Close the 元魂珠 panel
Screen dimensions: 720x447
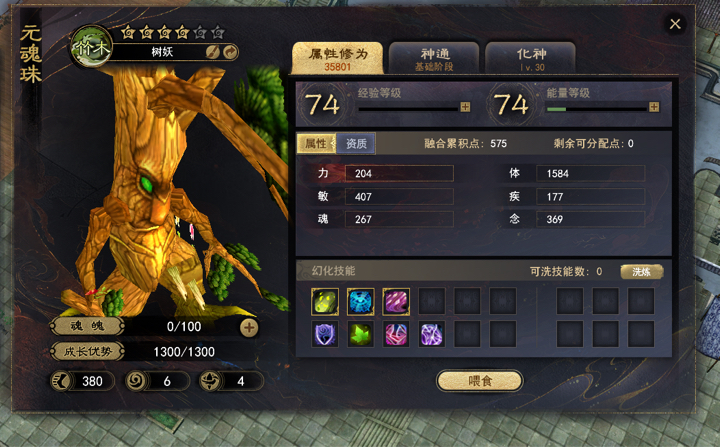coord(676,24)
